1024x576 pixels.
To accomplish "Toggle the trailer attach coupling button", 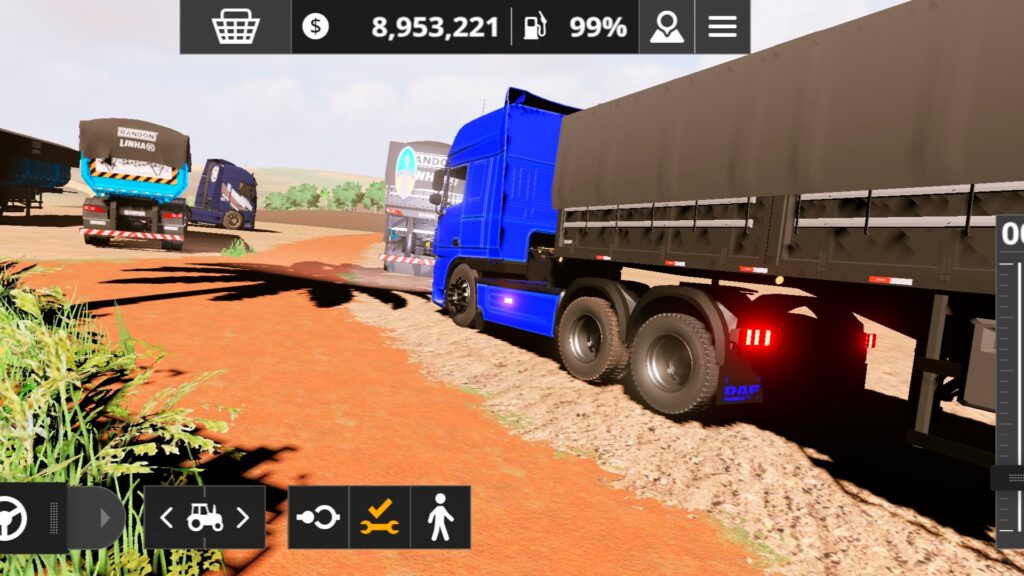I will pyautogui.click(x=319, y=517).
